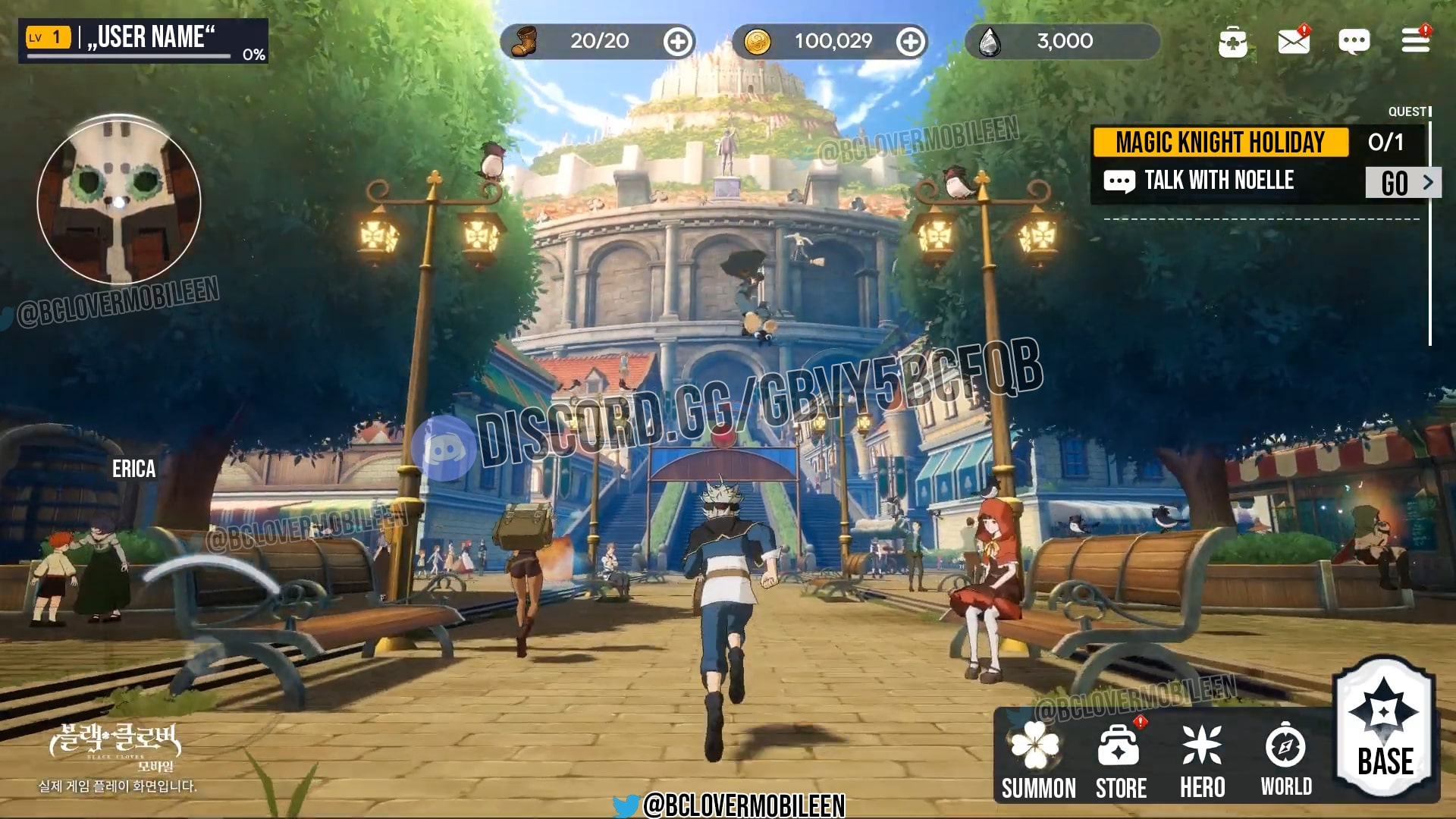Image resolution: width=1456 pixels, height=819 pixels.
Task: Click the chevron beside GO
Action: (1429, 182)
